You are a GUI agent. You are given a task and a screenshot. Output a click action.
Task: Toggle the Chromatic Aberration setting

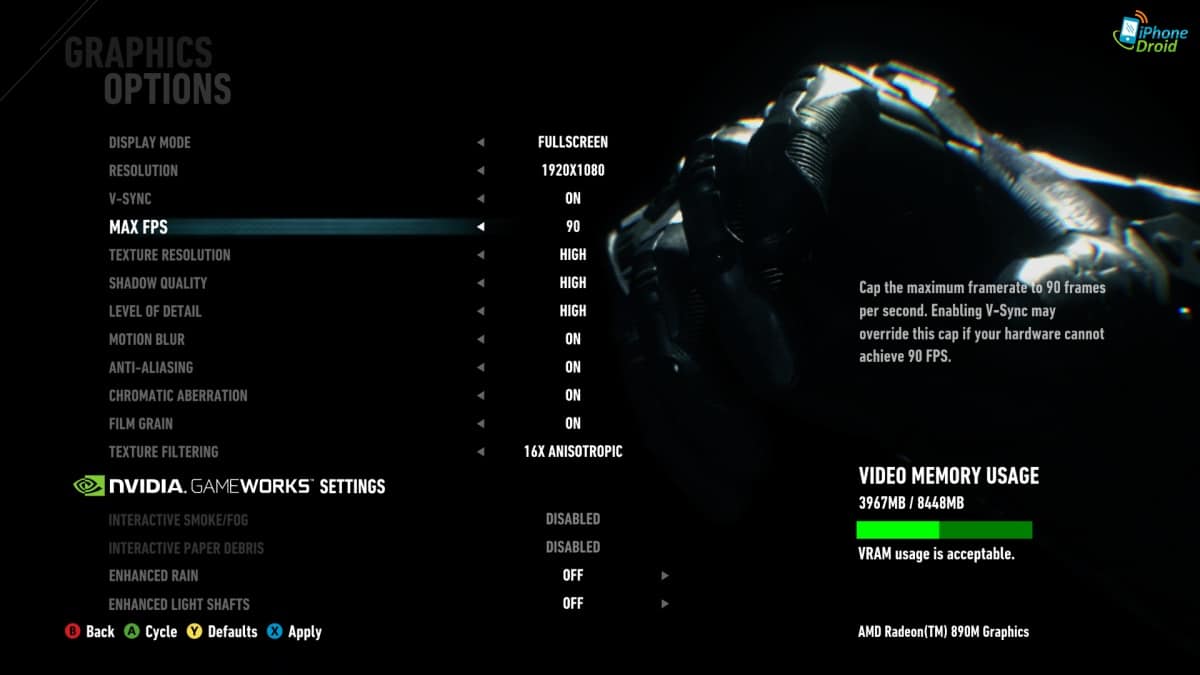click(178, 395)
